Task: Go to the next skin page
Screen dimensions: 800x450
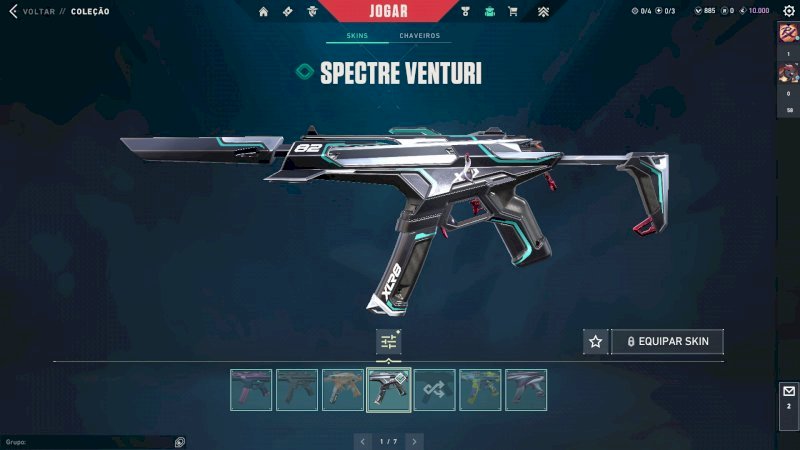Action: (x=415, y=441)
